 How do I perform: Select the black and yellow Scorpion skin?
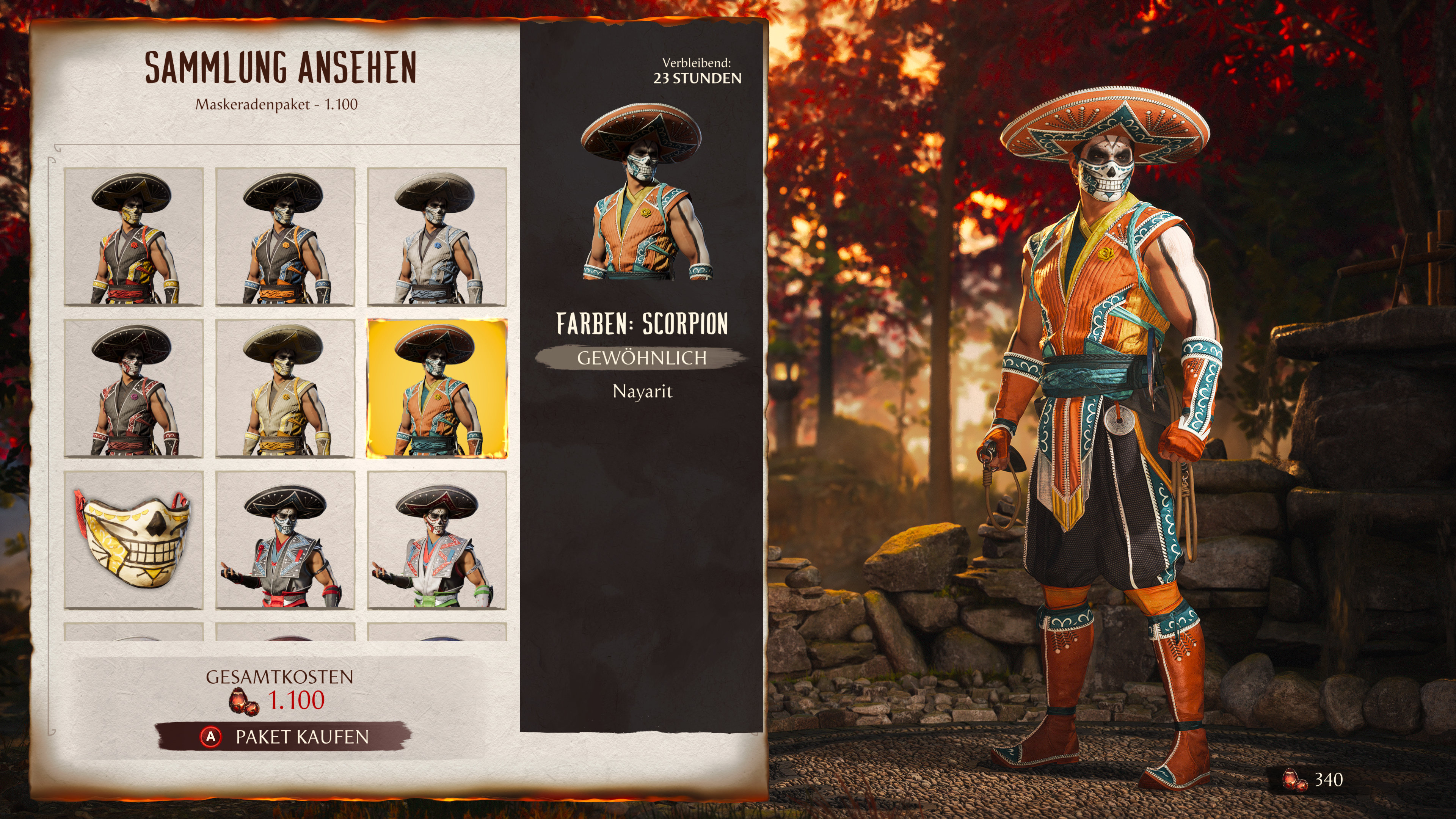click(133, 237)
